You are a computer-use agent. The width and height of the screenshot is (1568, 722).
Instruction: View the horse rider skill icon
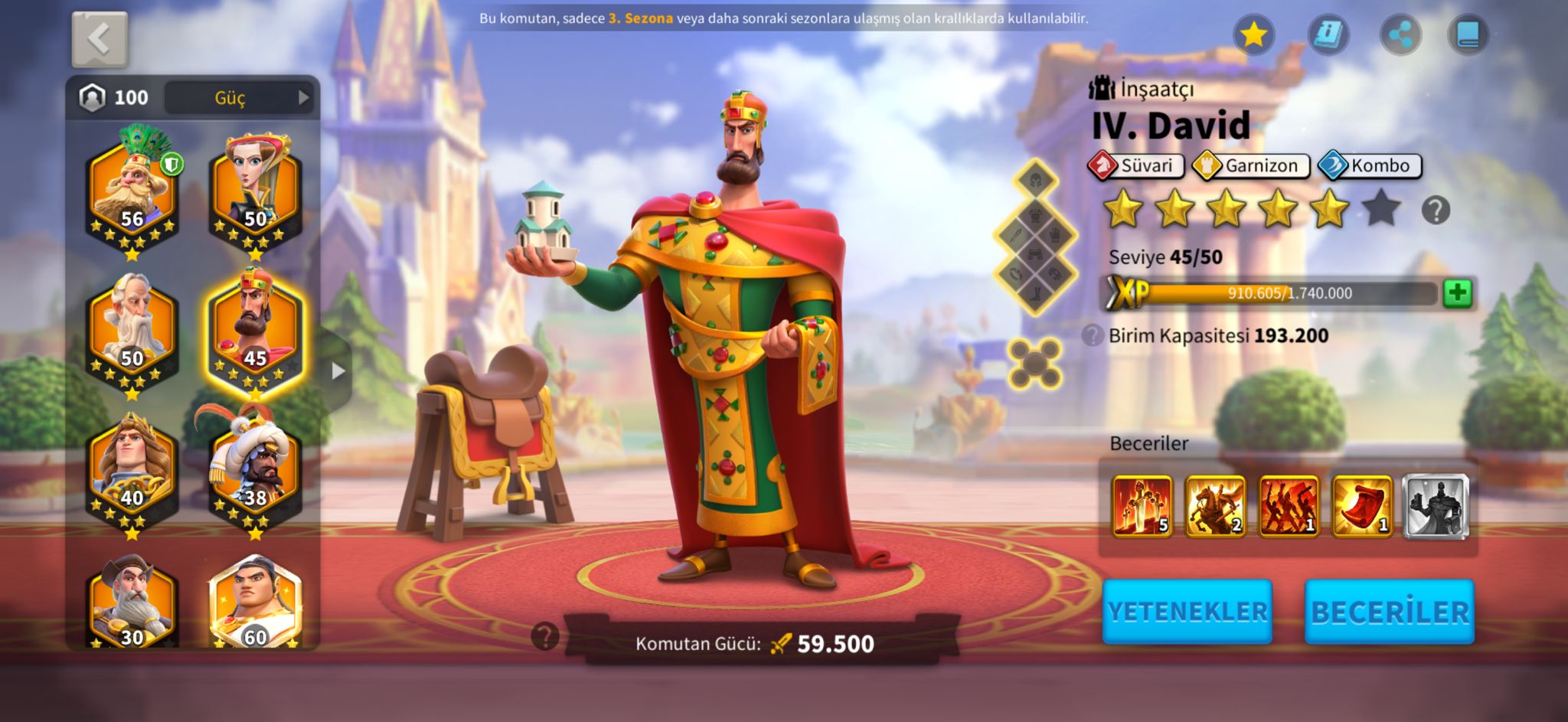[x=1215, y=505]
